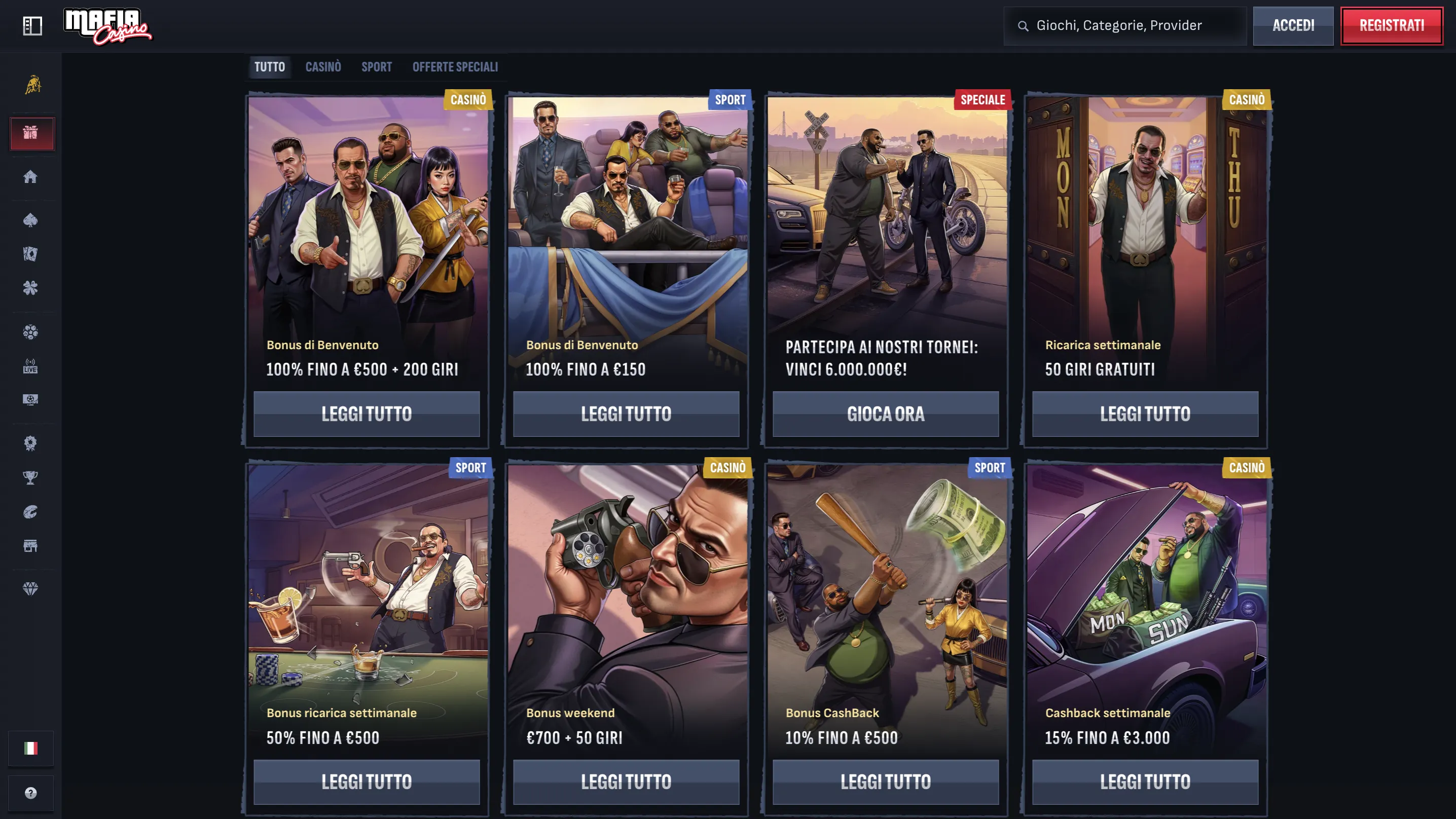Select the diamond VIP icon in the sidebar

[31, 589]
